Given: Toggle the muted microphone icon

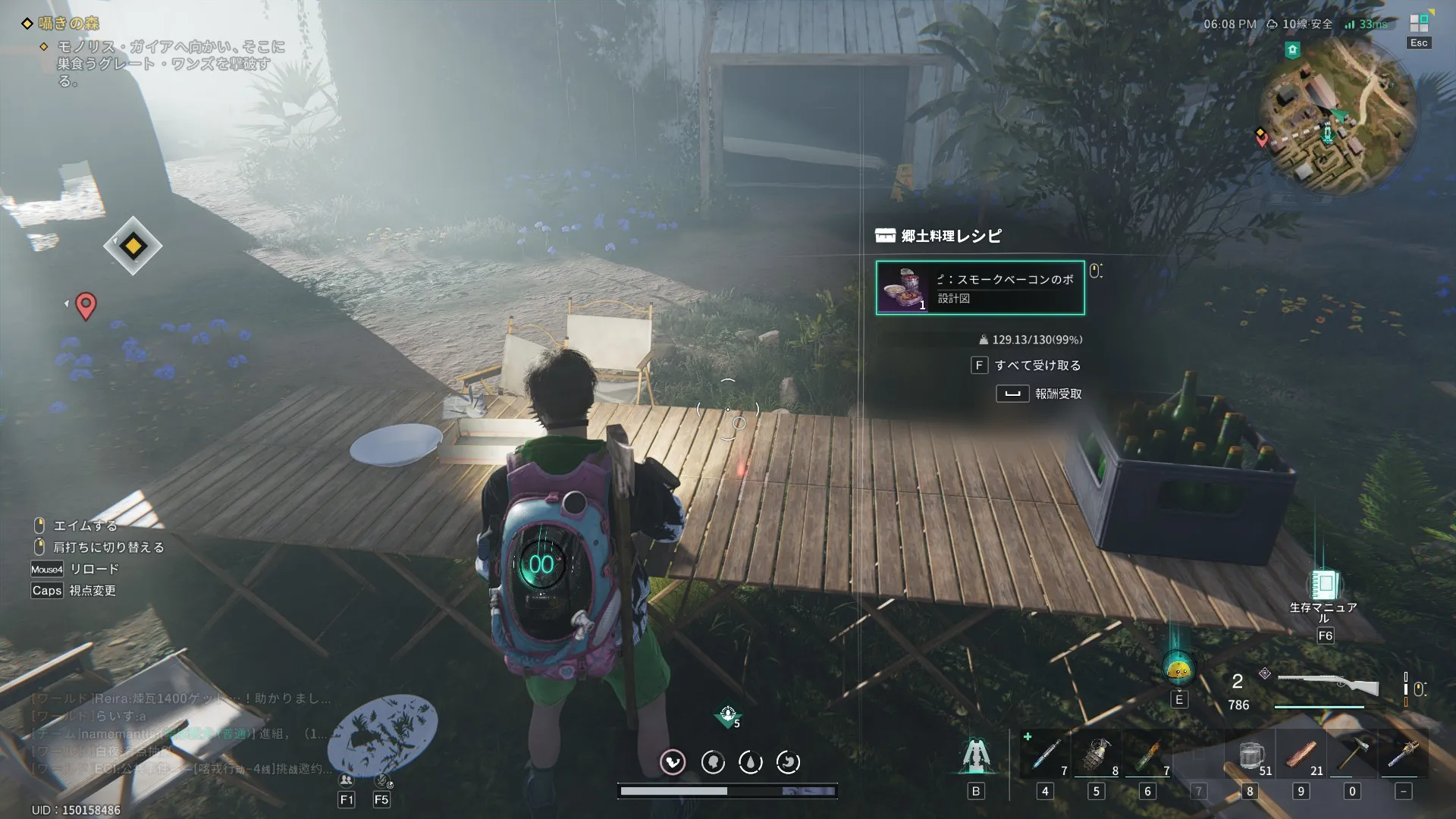Looking at the screenshot, I should (381, 780).
